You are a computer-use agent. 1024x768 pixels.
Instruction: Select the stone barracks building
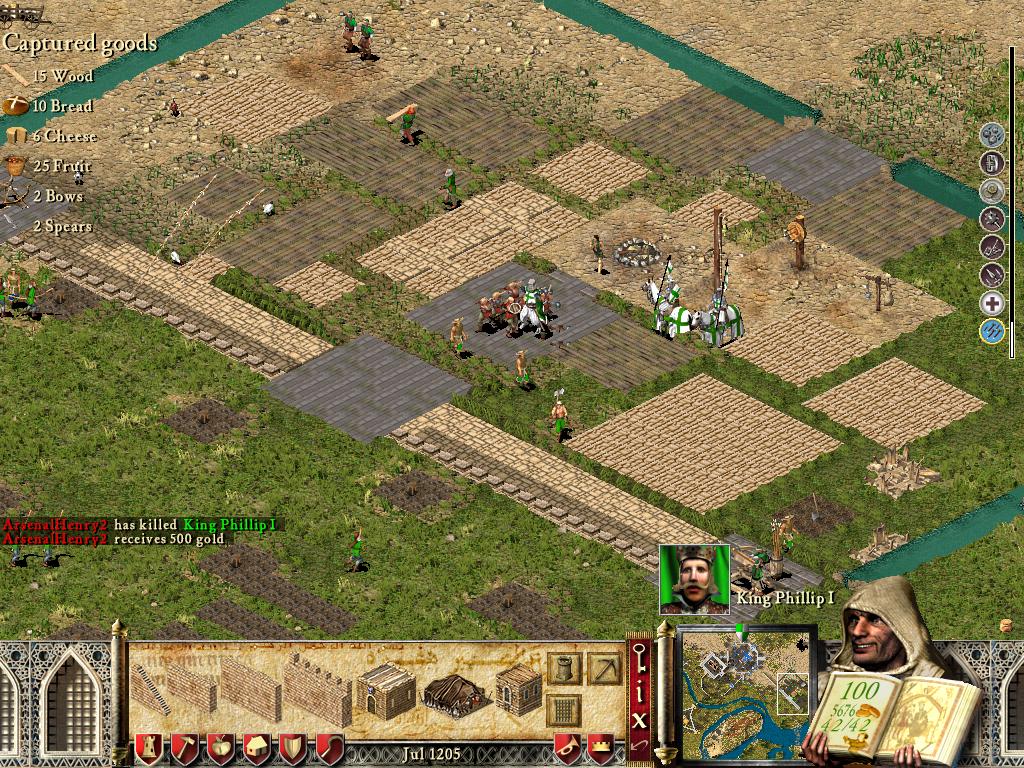pyautogui.click(x=519, y=688)
